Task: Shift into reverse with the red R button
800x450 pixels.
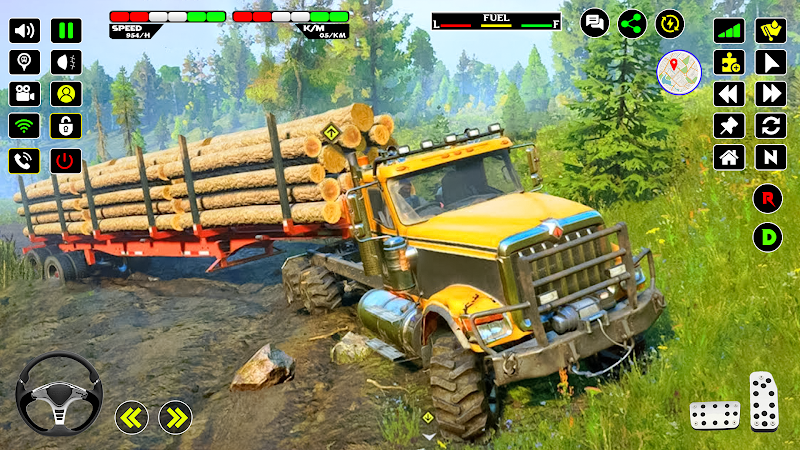Action: (x=767, y=197)
